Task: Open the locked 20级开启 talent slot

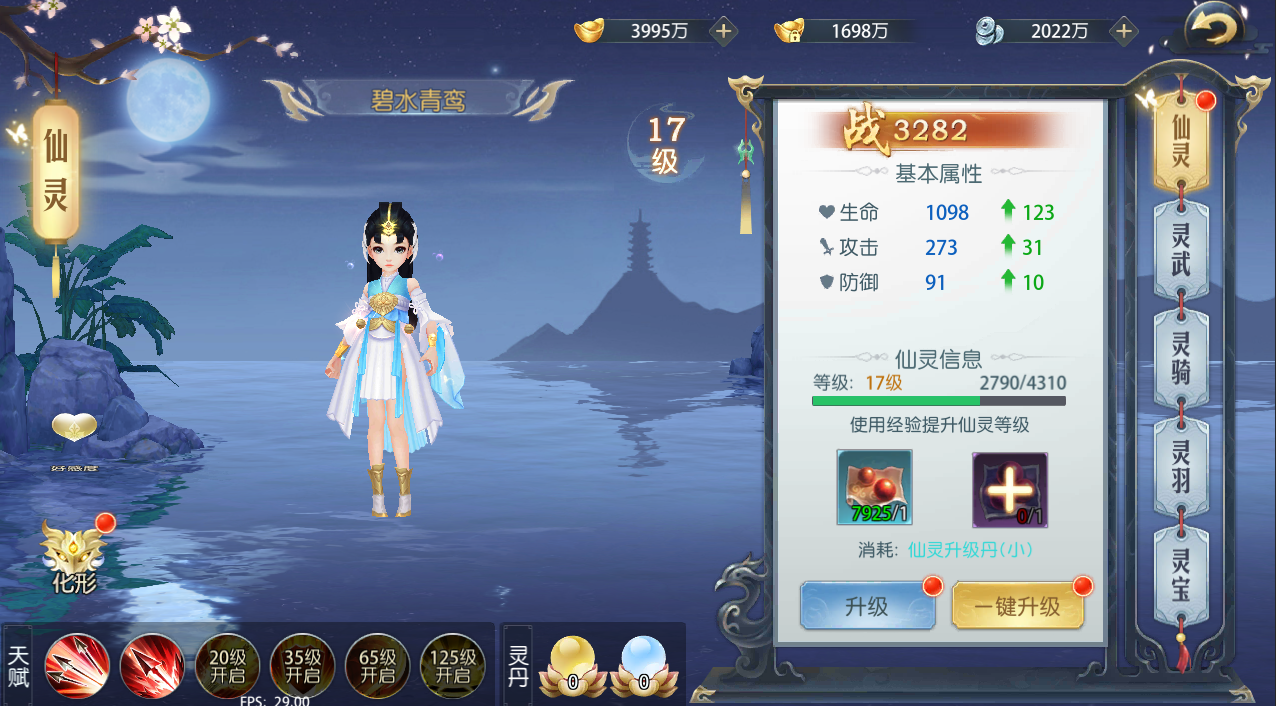Action: point(227,665)
